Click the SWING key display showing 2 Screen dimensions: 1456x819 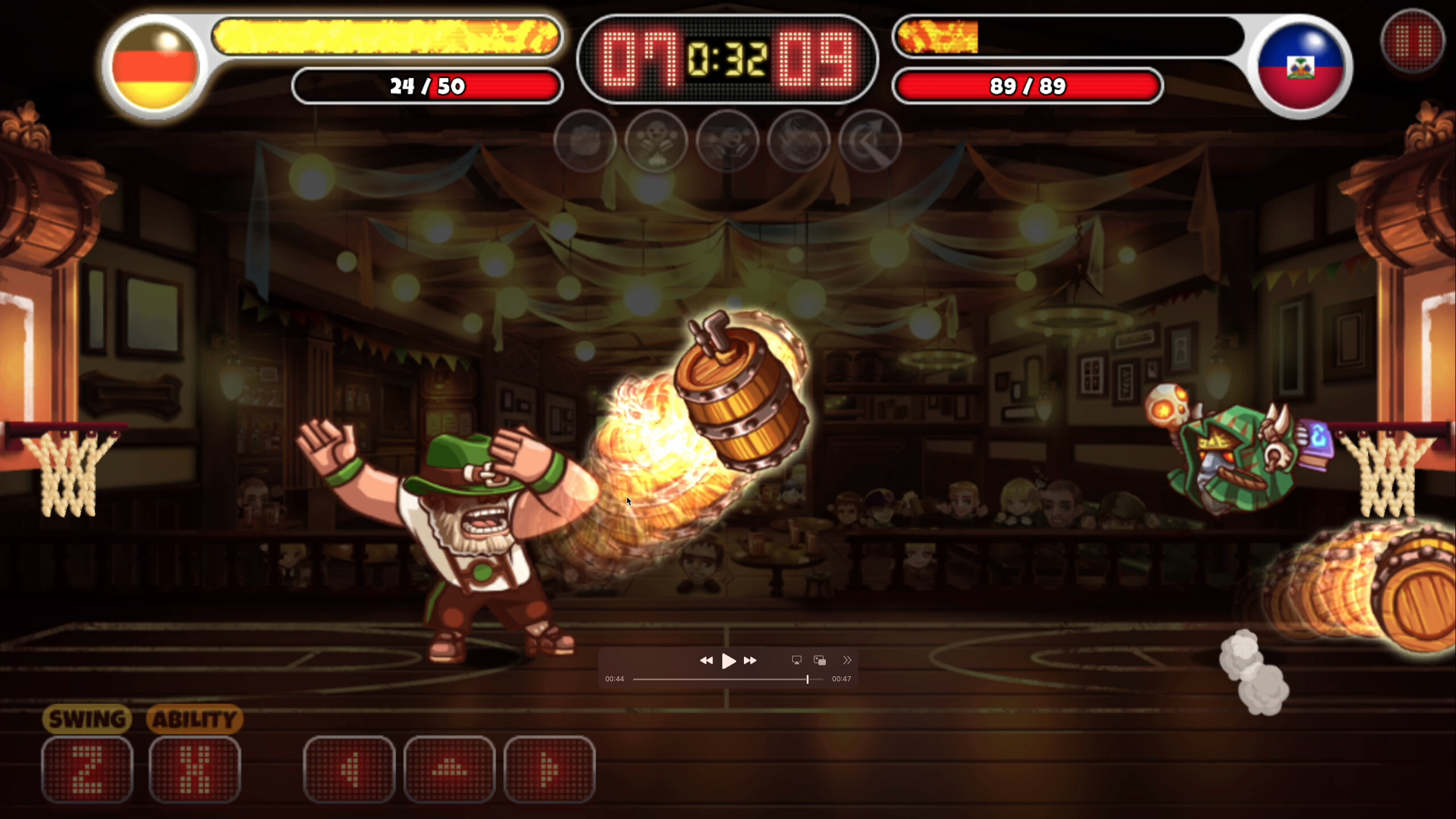[88, 769]
